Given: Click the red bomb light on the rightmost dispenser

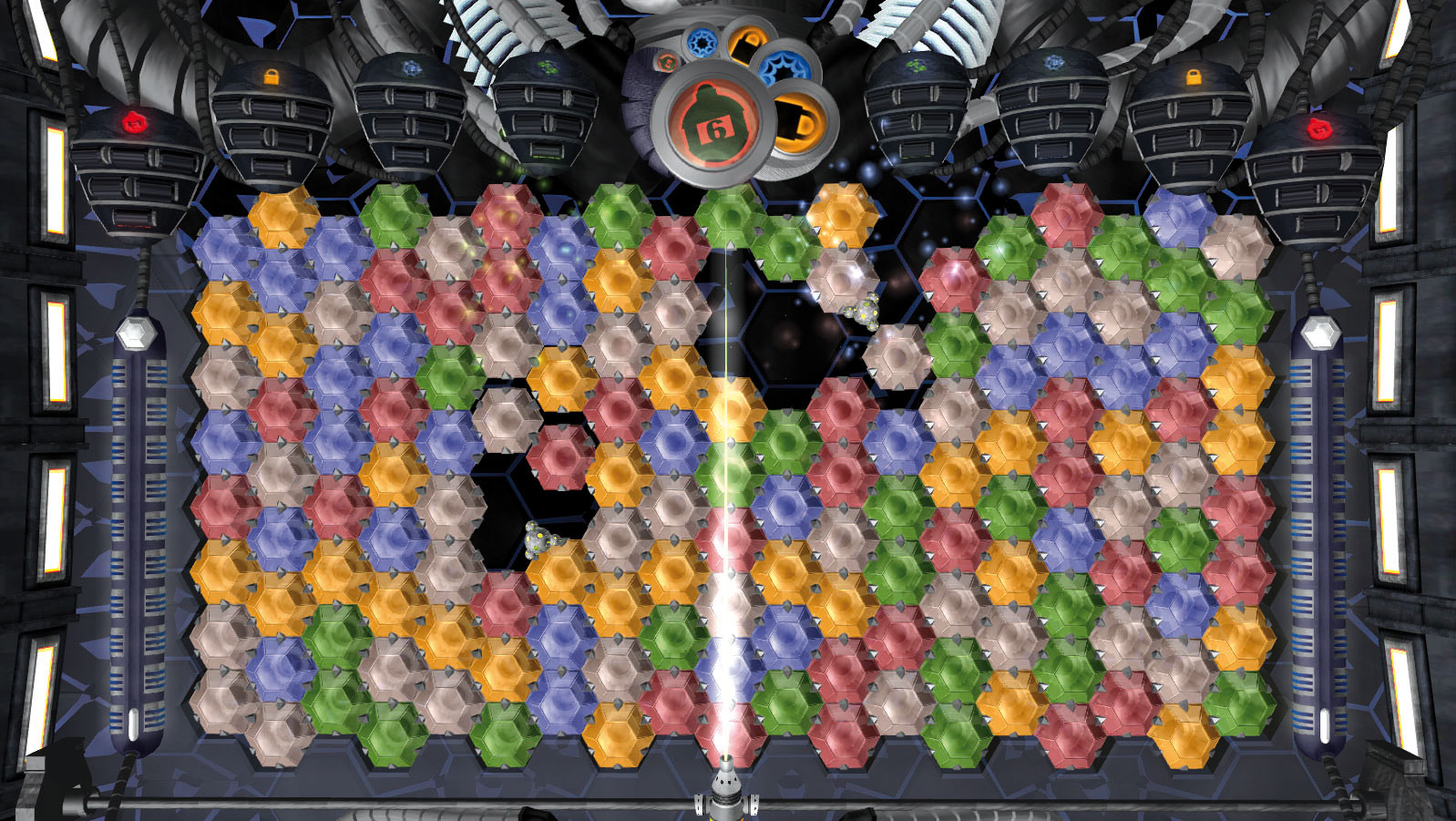Looking at the screenshot, I should pyautogui.click(x=1320, y=128).
